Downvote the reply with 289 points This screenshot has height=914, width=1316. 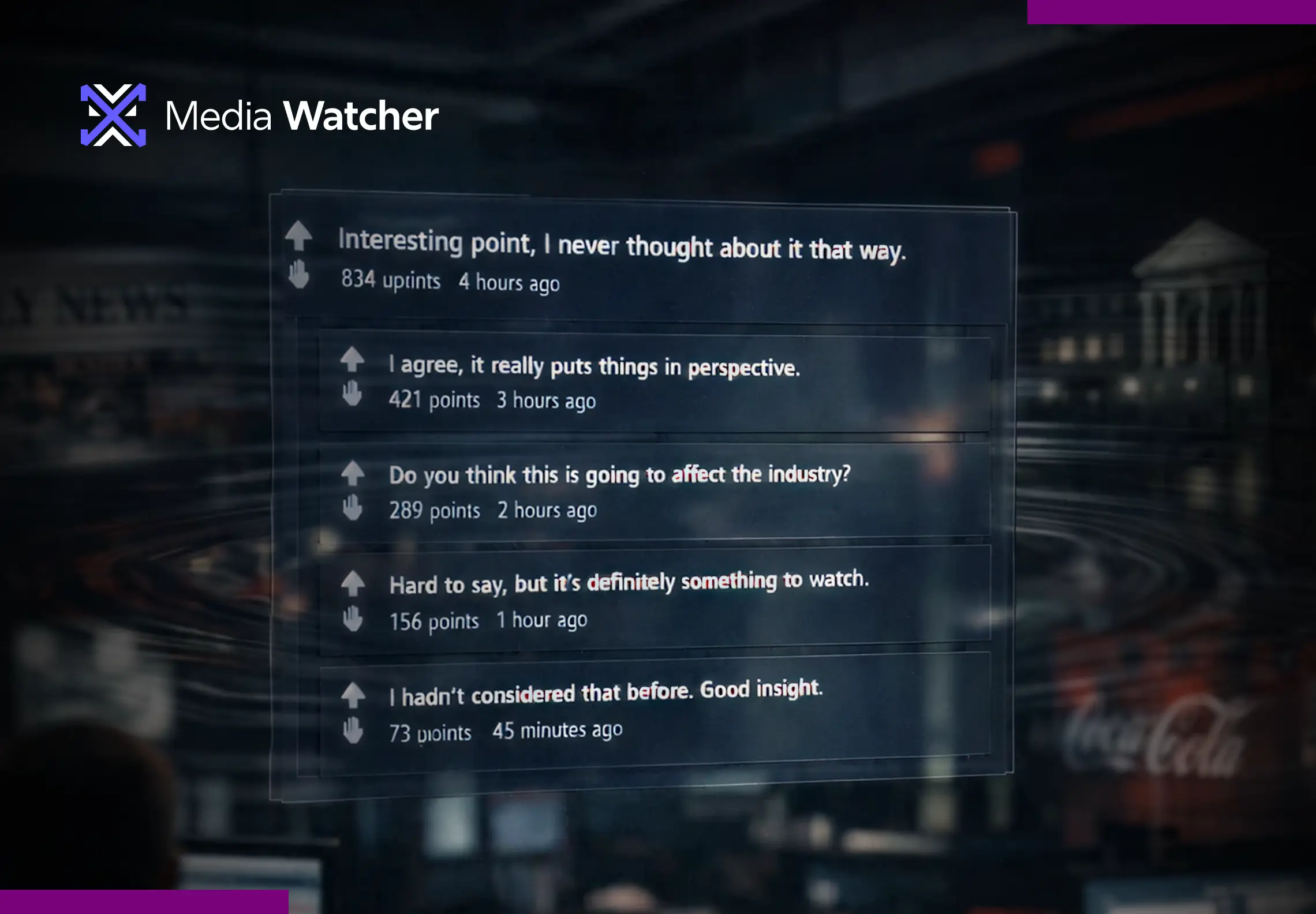[353, 508]
